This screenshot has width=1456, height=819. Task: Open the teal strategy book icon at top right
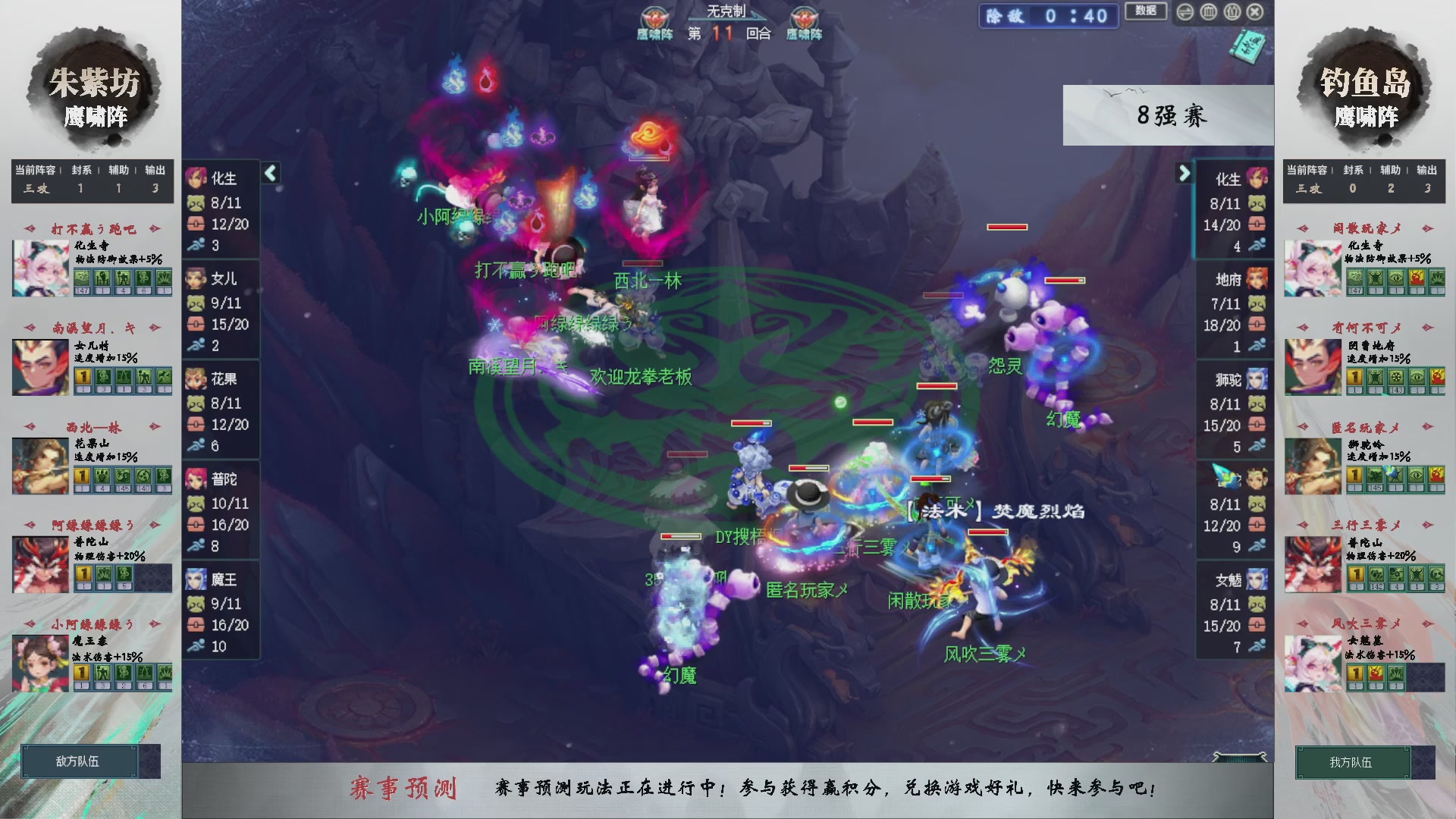coord(1247,45)
